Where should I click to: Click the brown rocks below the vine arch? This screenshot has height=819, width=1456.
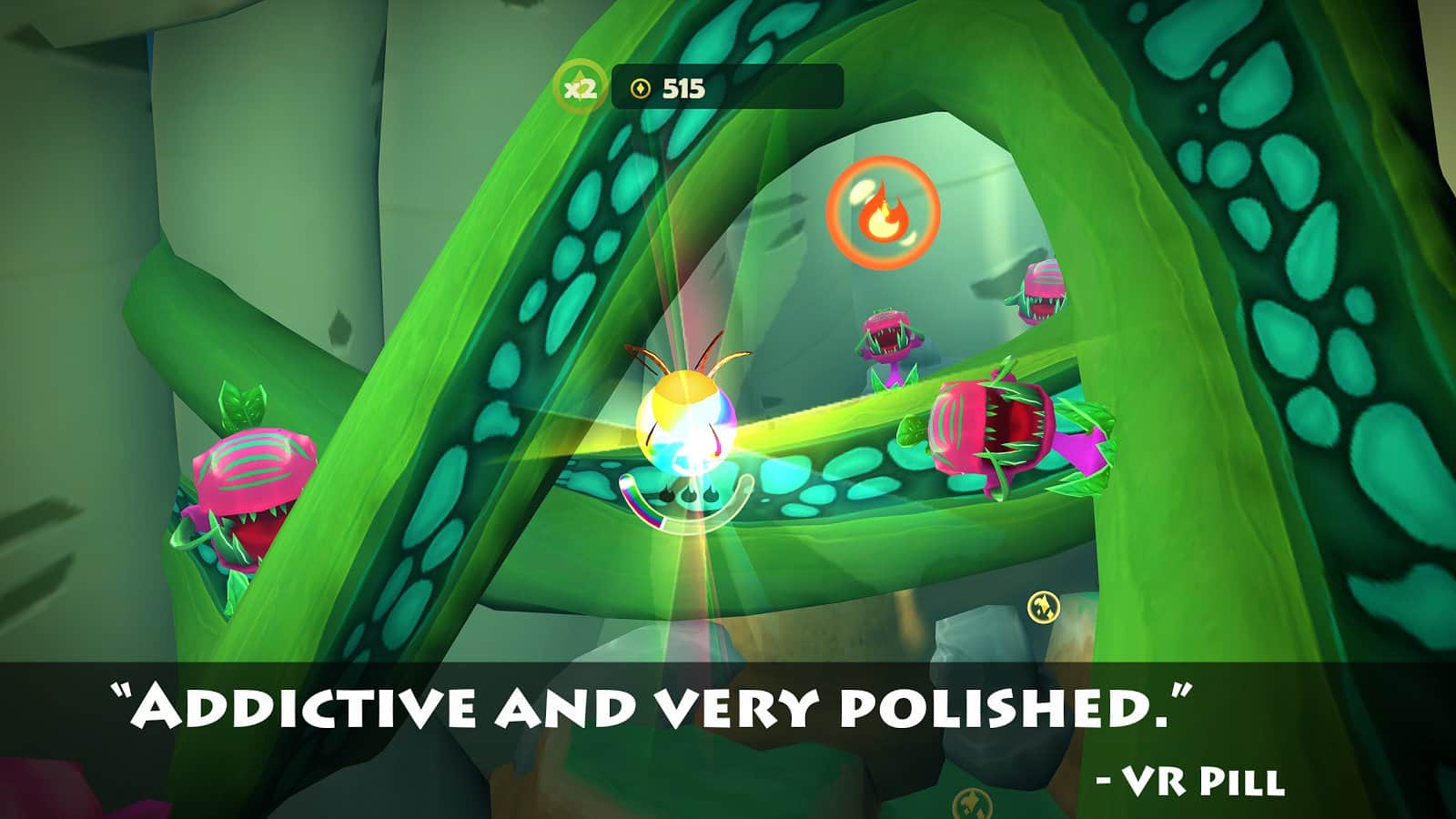[x=819, y=637]
